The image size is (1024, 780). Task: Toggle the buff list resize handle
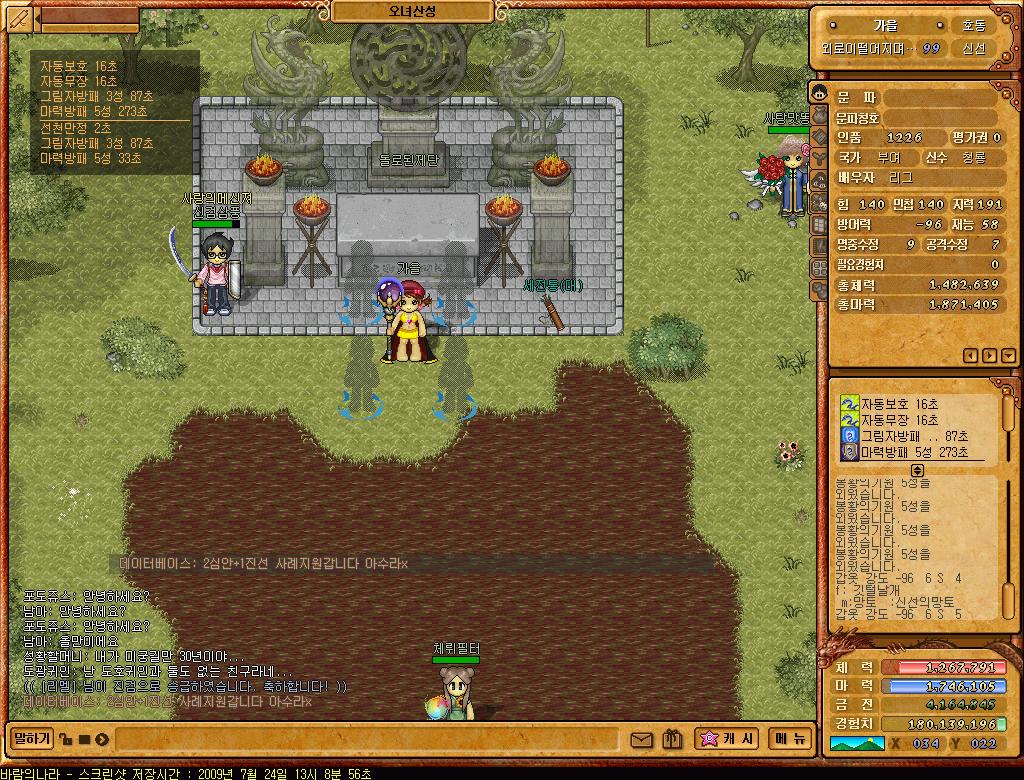[x=917, y=470]
